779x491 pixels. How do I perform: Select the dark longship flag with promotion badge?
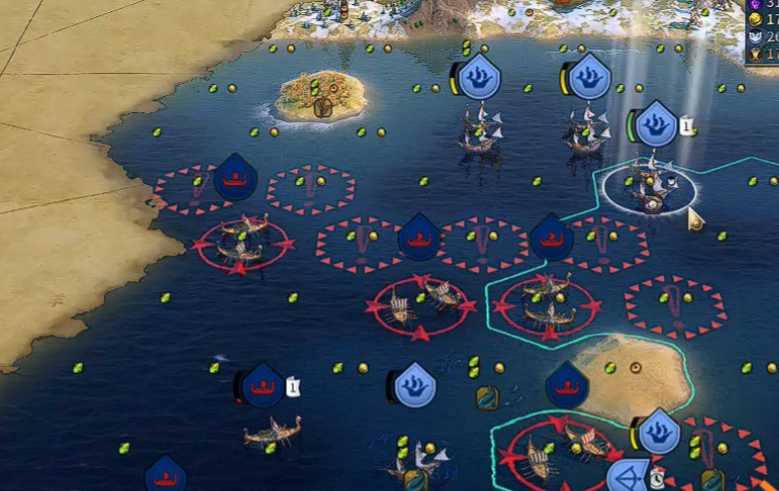(x=264, y=386)
